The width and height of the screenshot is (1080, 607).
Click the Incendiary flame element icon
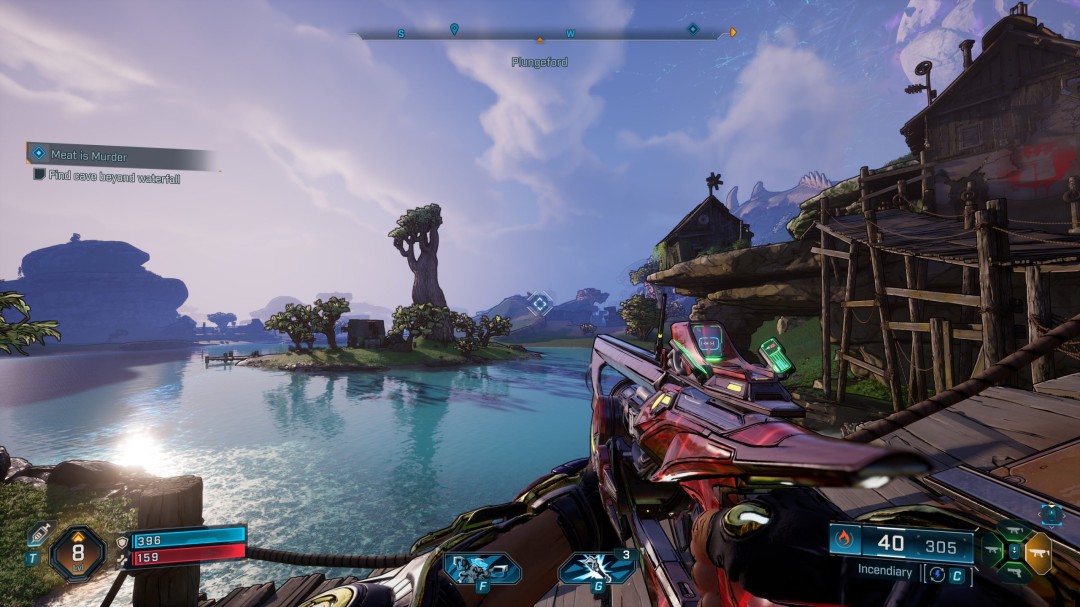pyautogui.click(x=842, y=541)
